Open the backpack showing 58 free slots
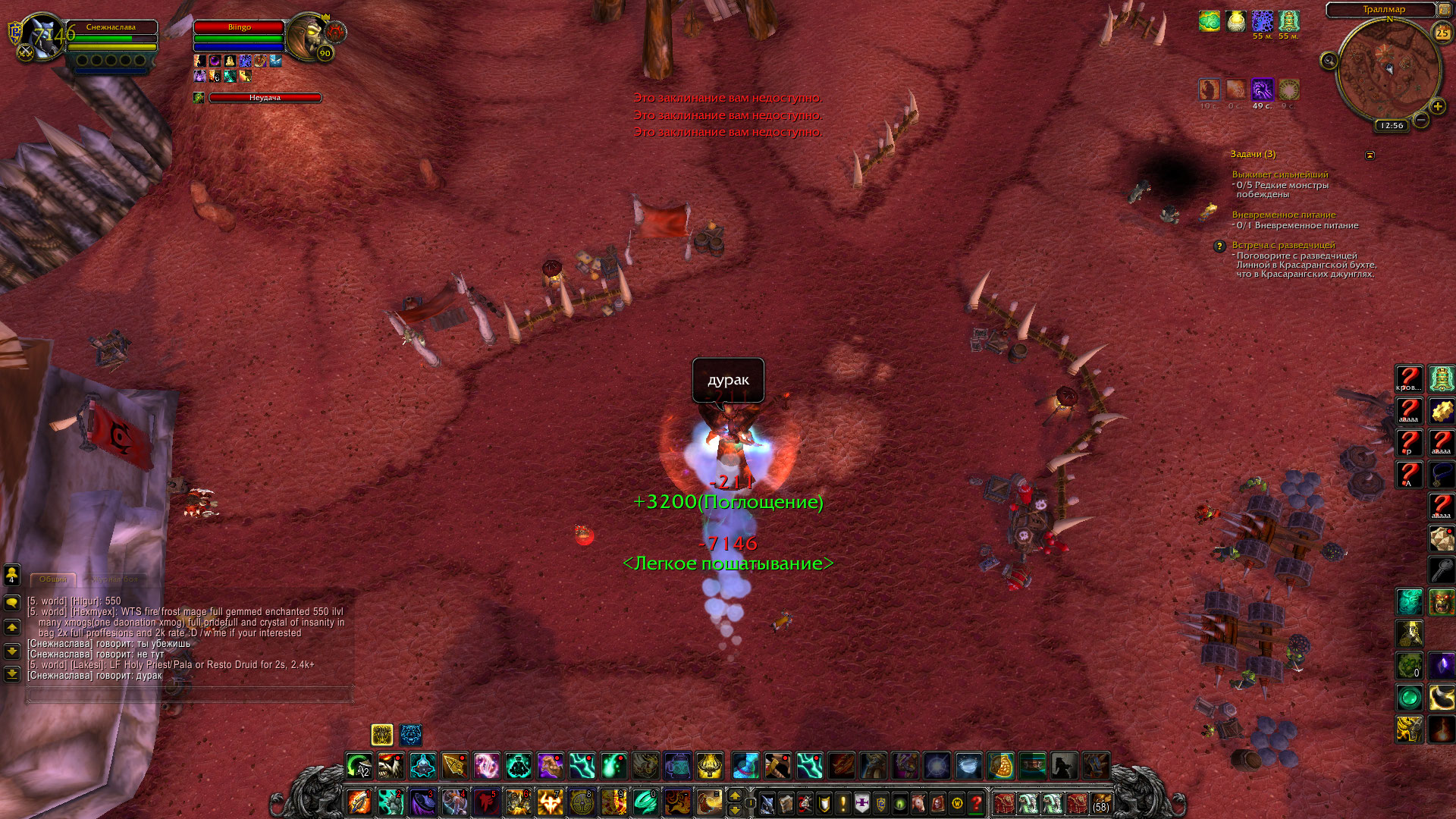 (x=1100, y=802)
